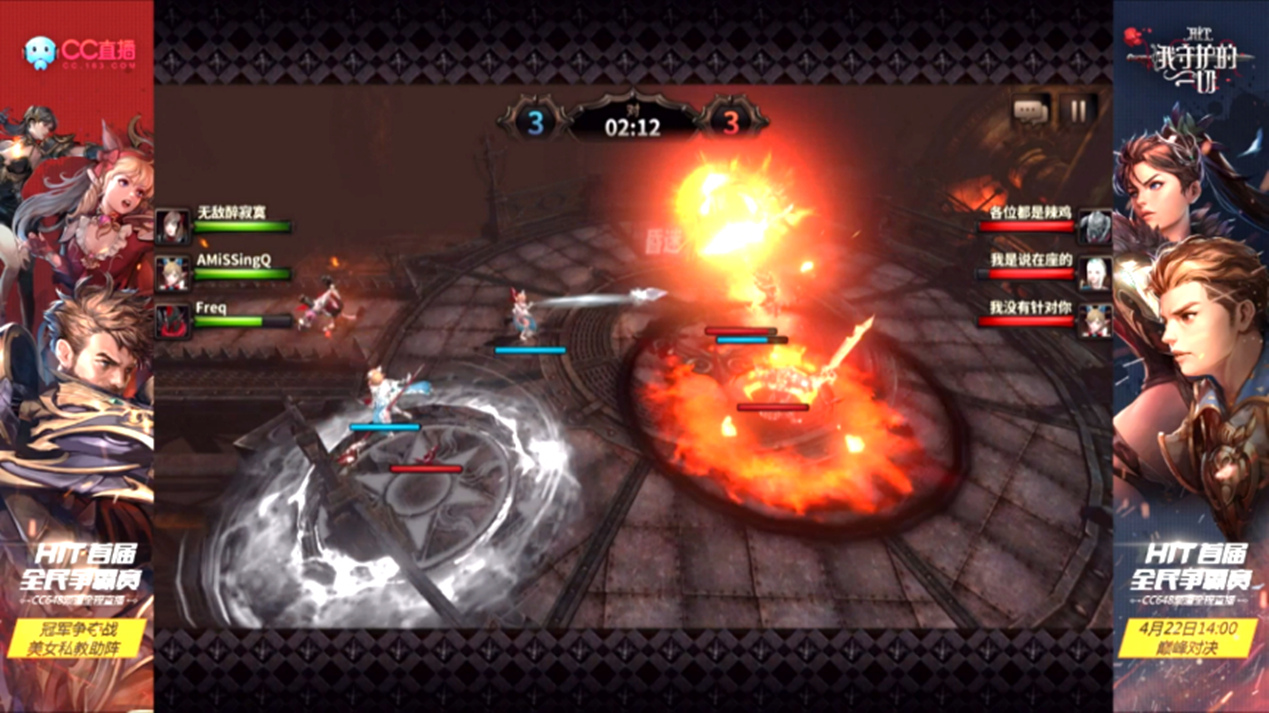The height and width of the screenshot is (713, 1269).
Task: Click enemy 我没有针对你's portrait
Action: tap(1096, 321)
